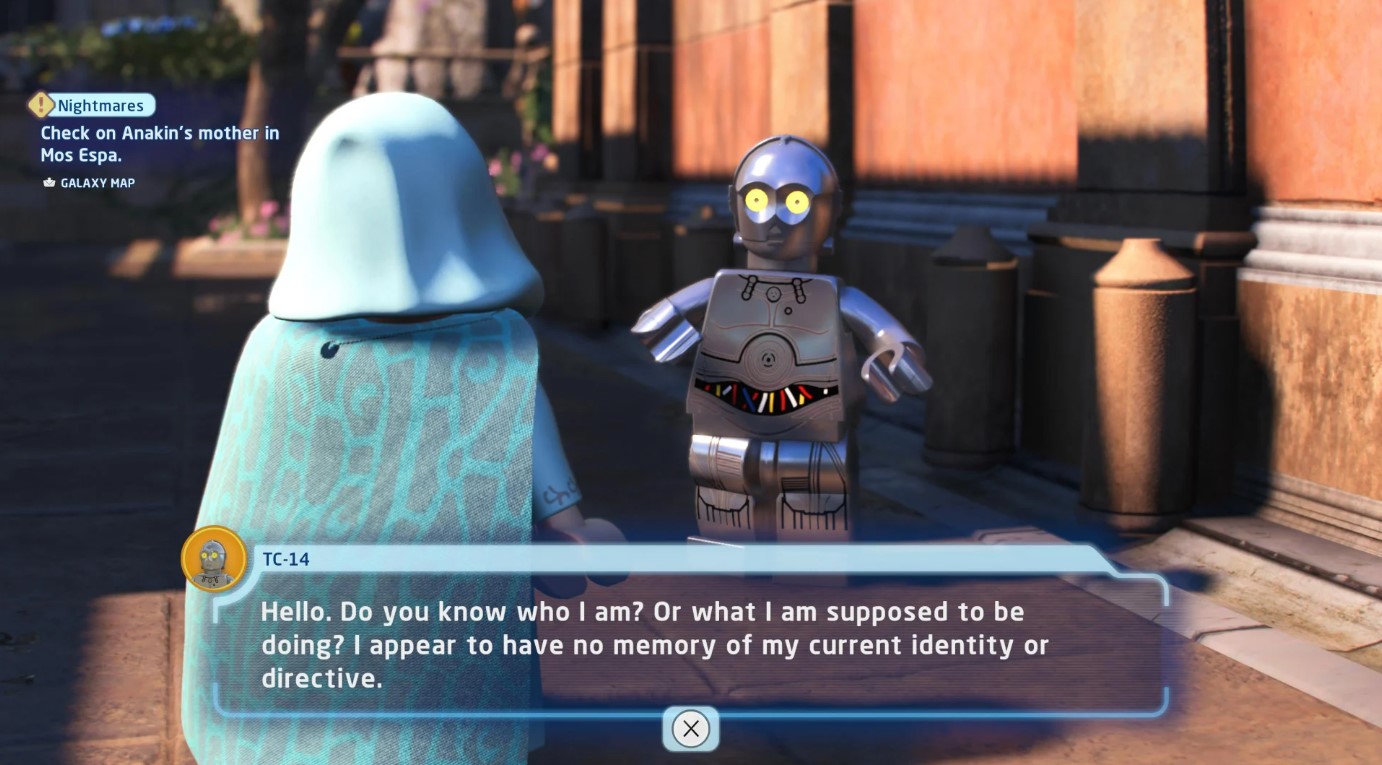The width and height of the screenshot is (1382, 765).
Task: Select the Nightmares quest tracker title
Action: point(100,105)
